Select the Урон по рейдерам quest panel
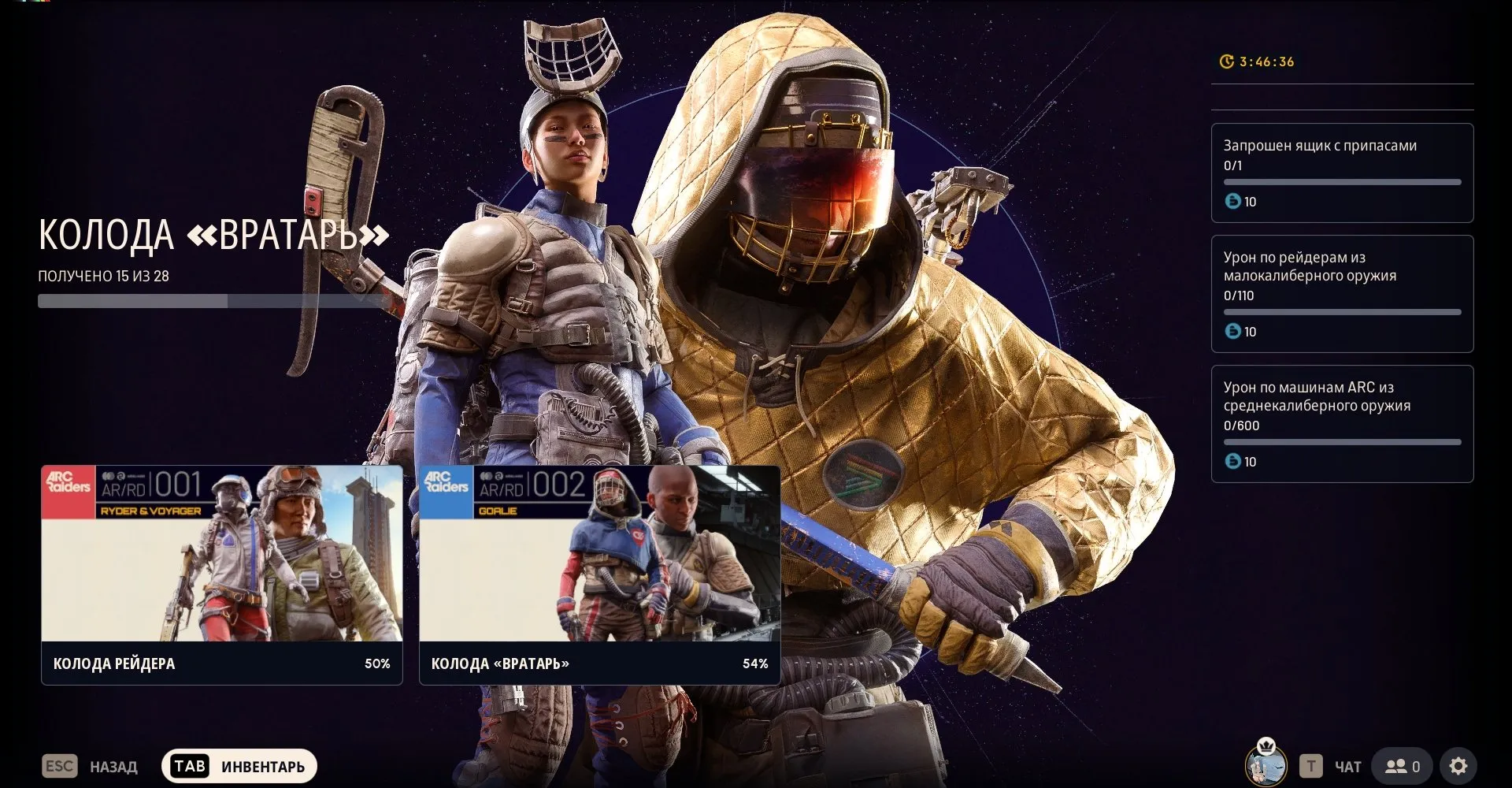This screenshot has height=788, width=1512. click(x=1342, y=294)
